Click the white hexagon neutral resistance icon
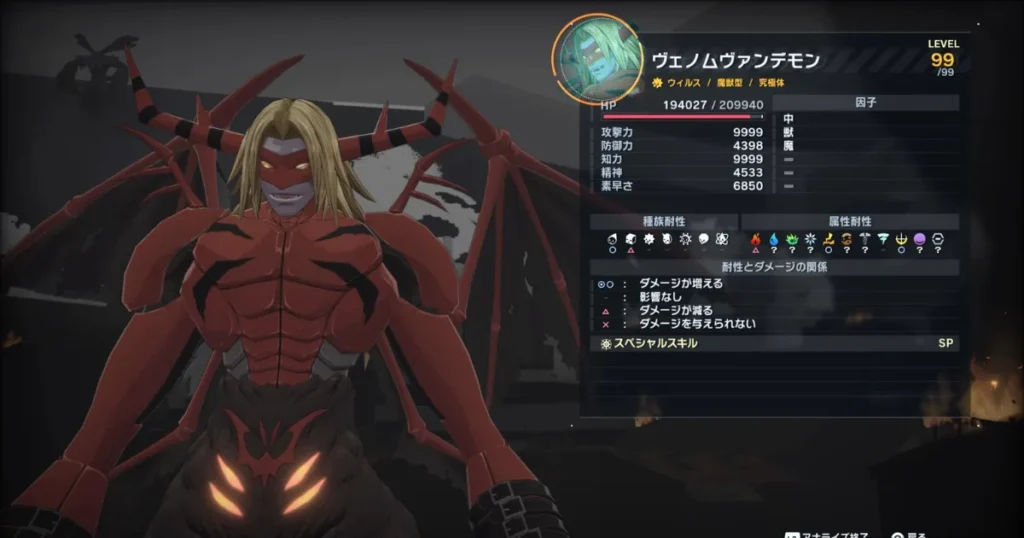 coord(937,240)
